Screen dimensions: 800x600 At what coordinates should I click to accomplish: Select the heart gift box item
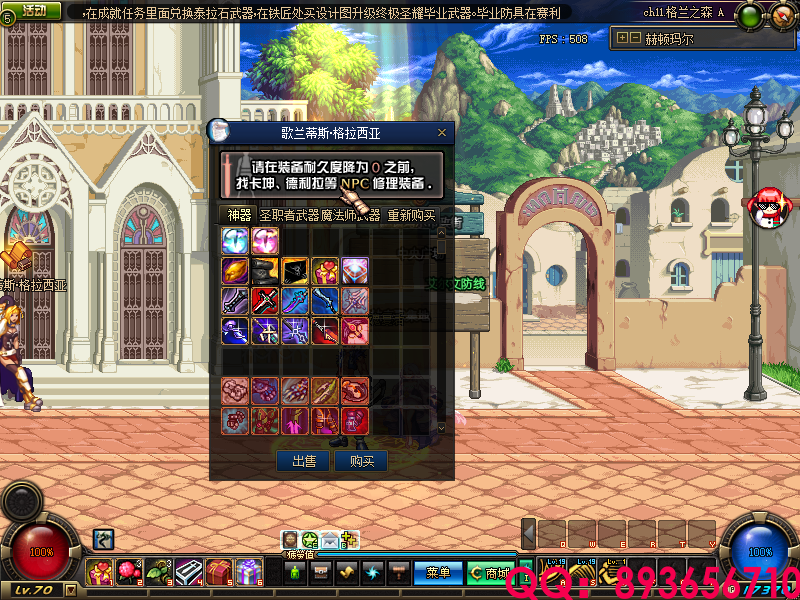[x=325, y=270]
